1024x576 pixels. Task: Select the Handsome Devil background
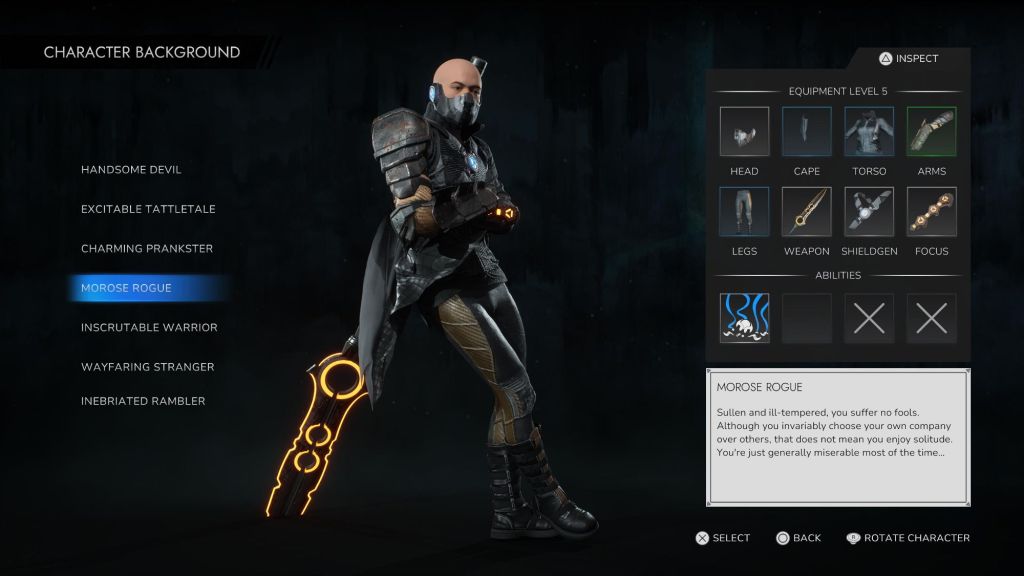[x=131, y=170]
